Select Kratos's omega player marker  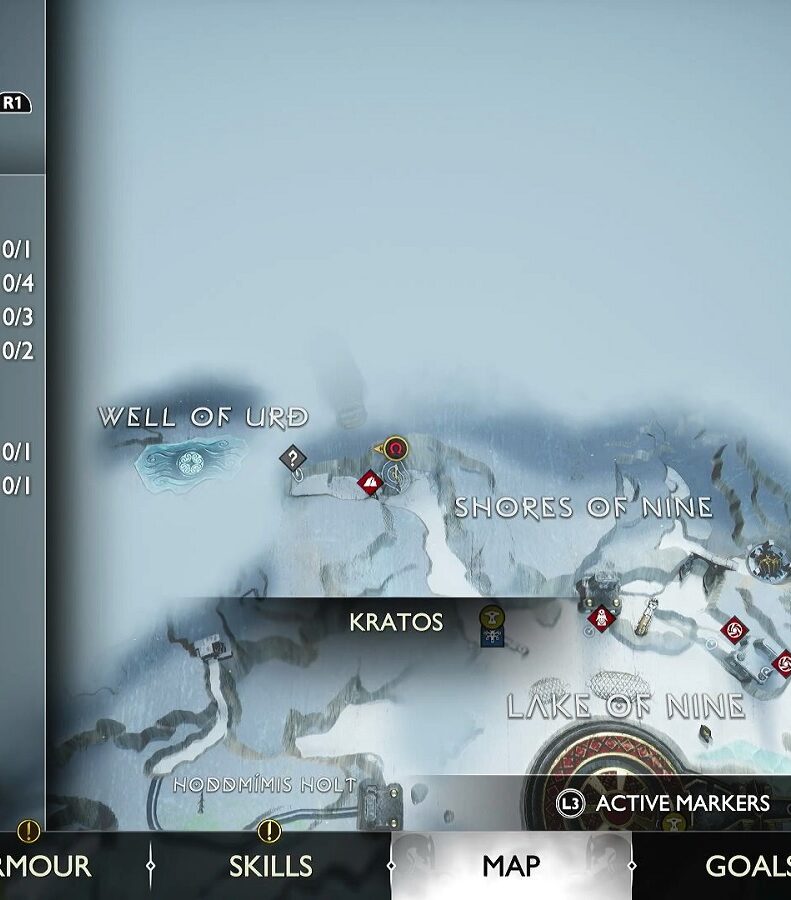pyautogui.click(x=397, y=447)
